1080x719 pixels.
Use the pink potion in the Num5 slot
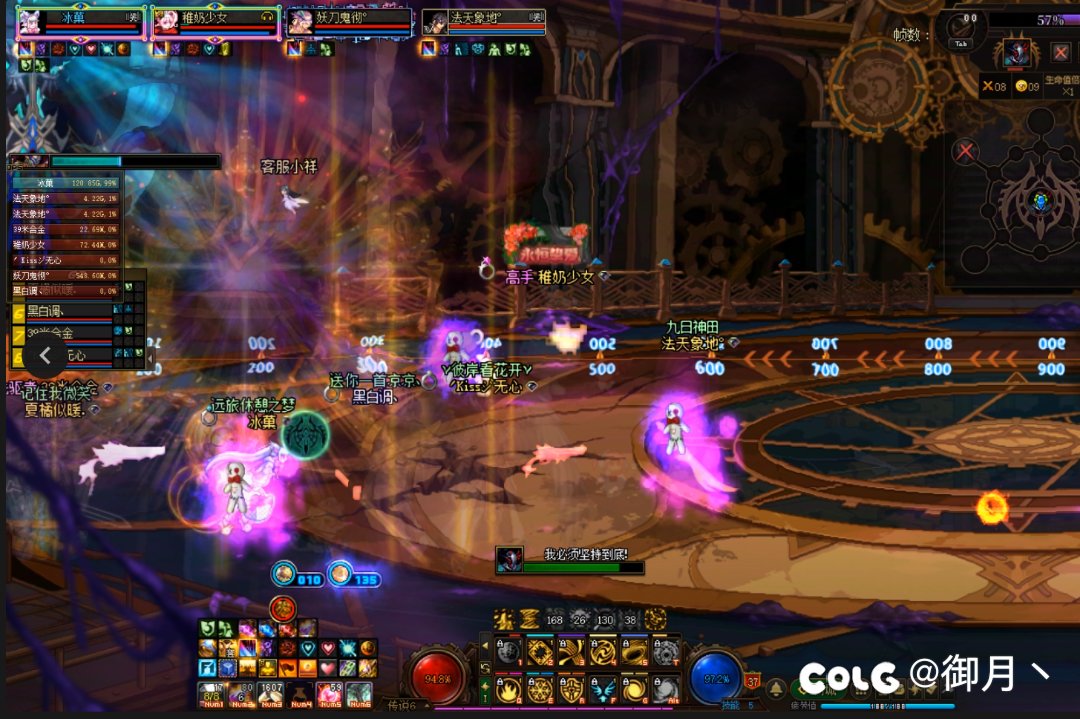[x=328, y=691]
